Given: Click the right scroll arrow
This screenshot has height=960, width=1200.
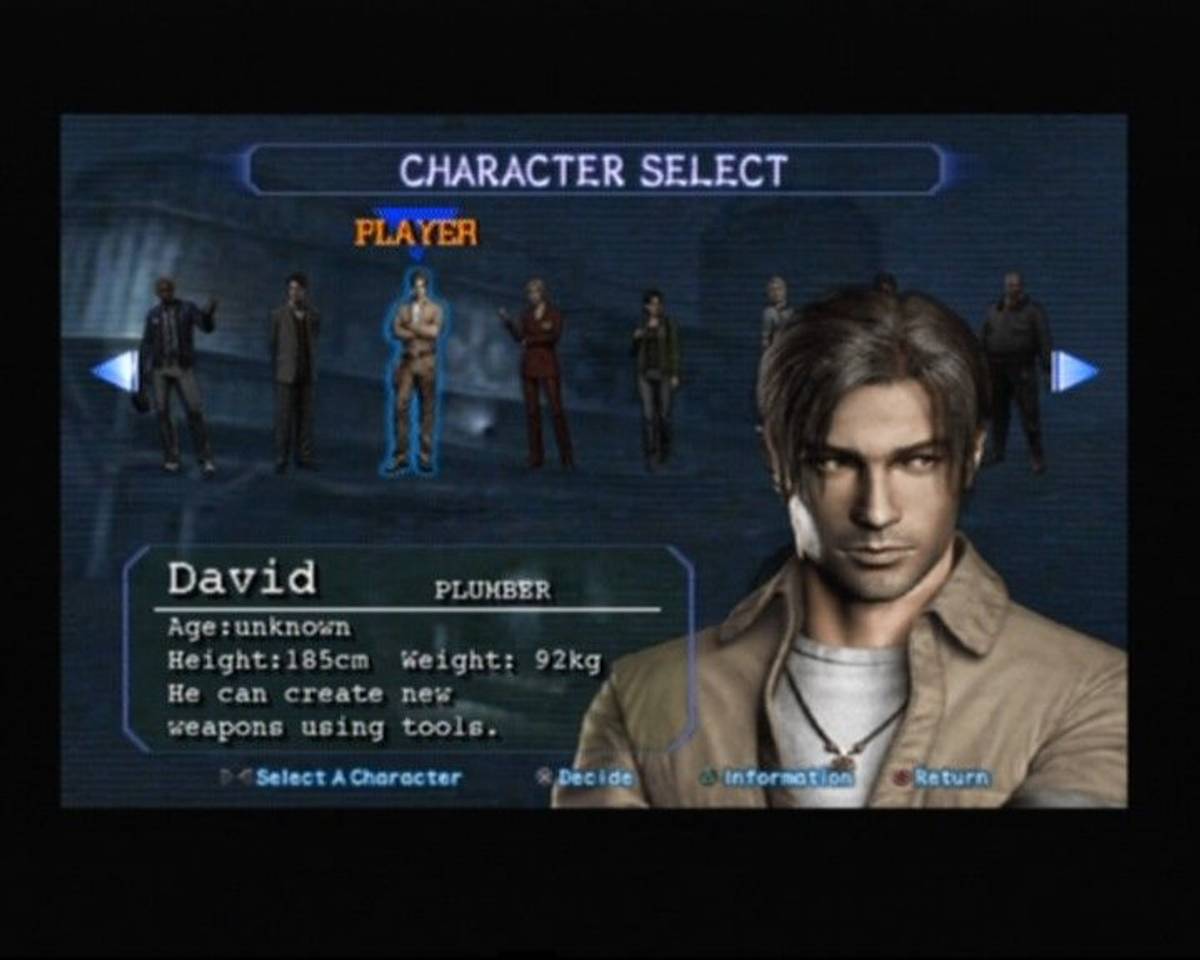Looking at the screenshot, I should (x=1074, y=371).
